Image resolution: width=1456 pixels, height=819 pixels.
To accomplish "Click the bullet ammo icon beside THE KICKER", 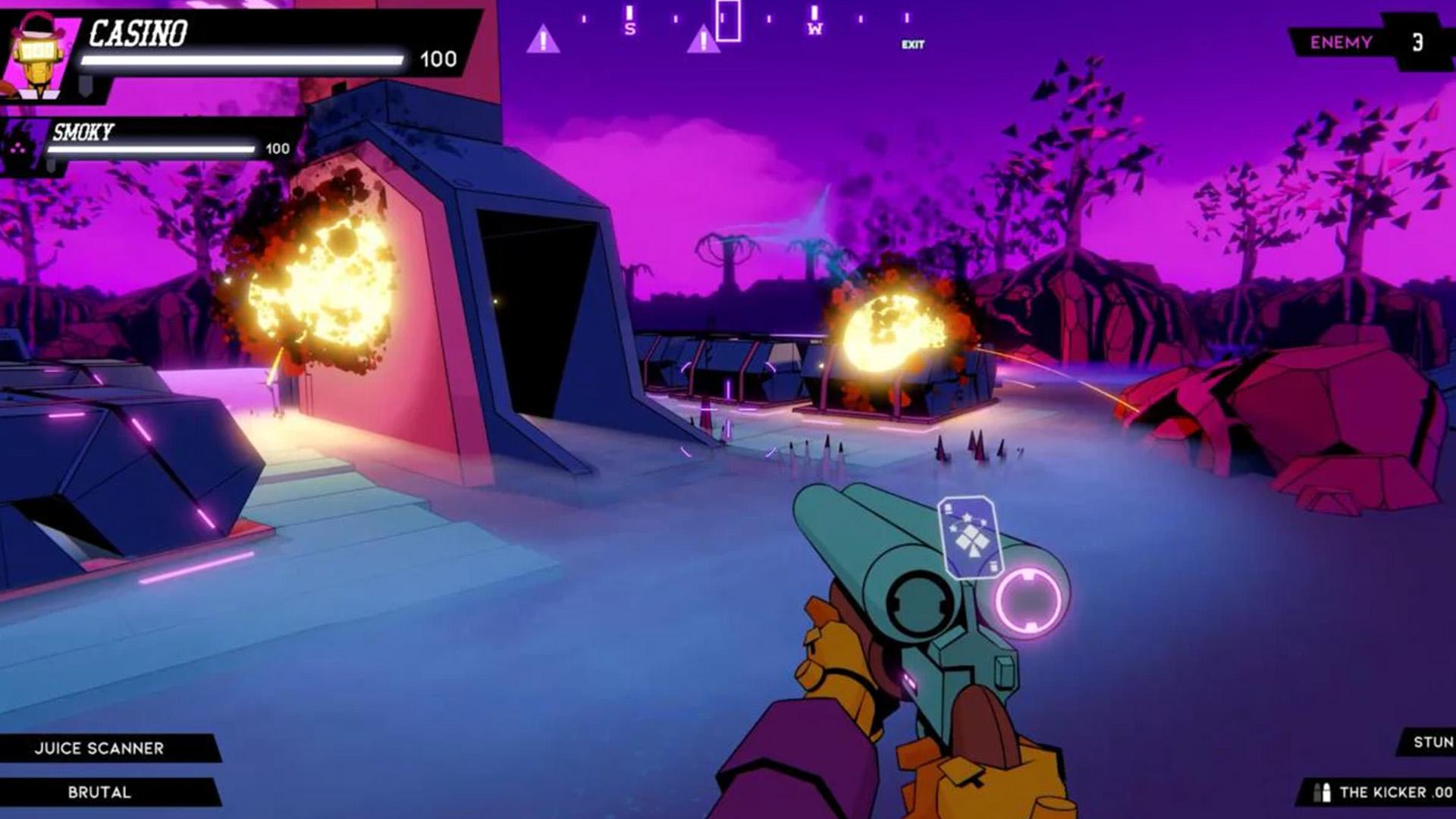I will (1321, 792).
